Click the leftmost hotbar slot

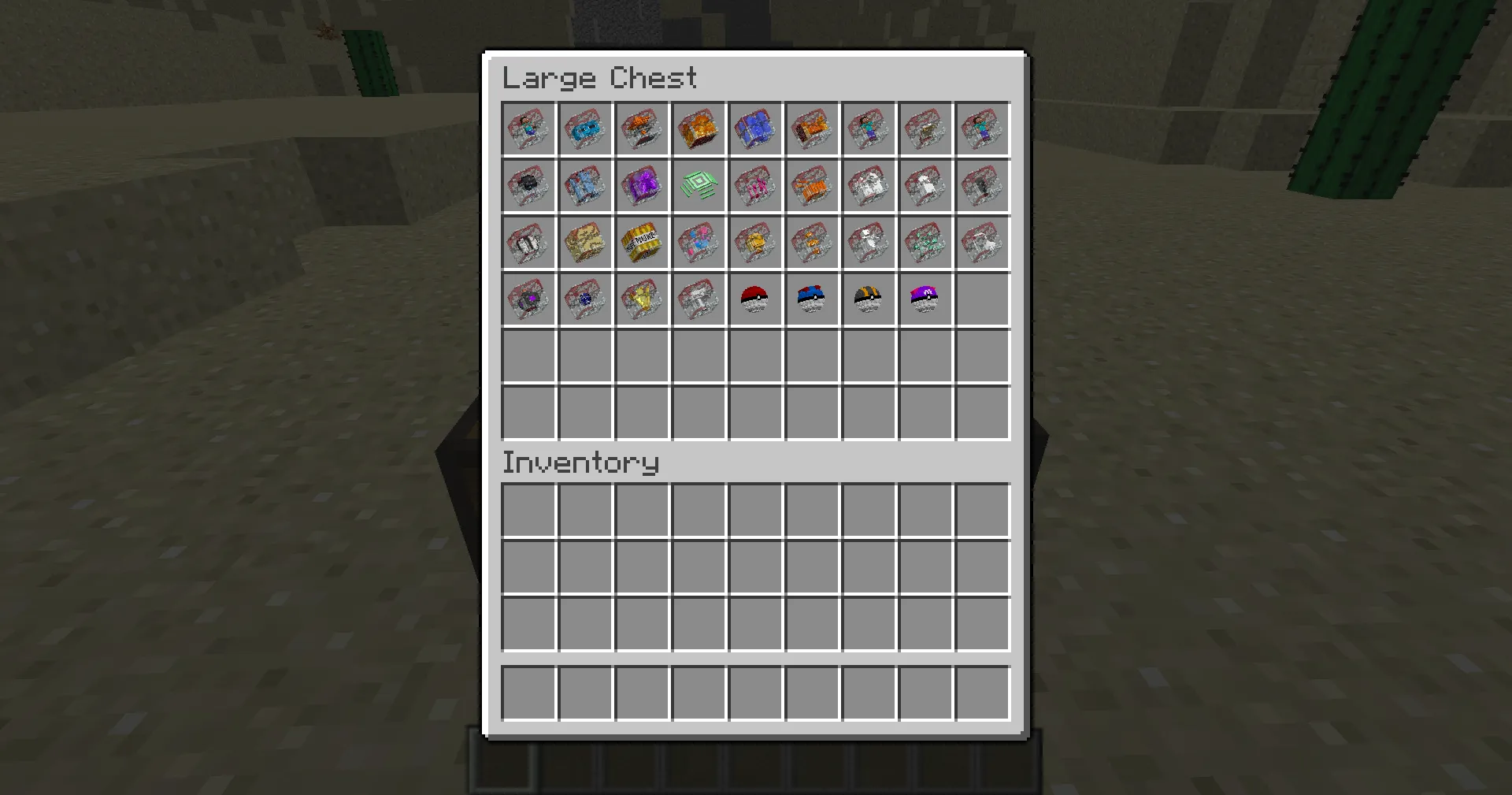[528, 692]
